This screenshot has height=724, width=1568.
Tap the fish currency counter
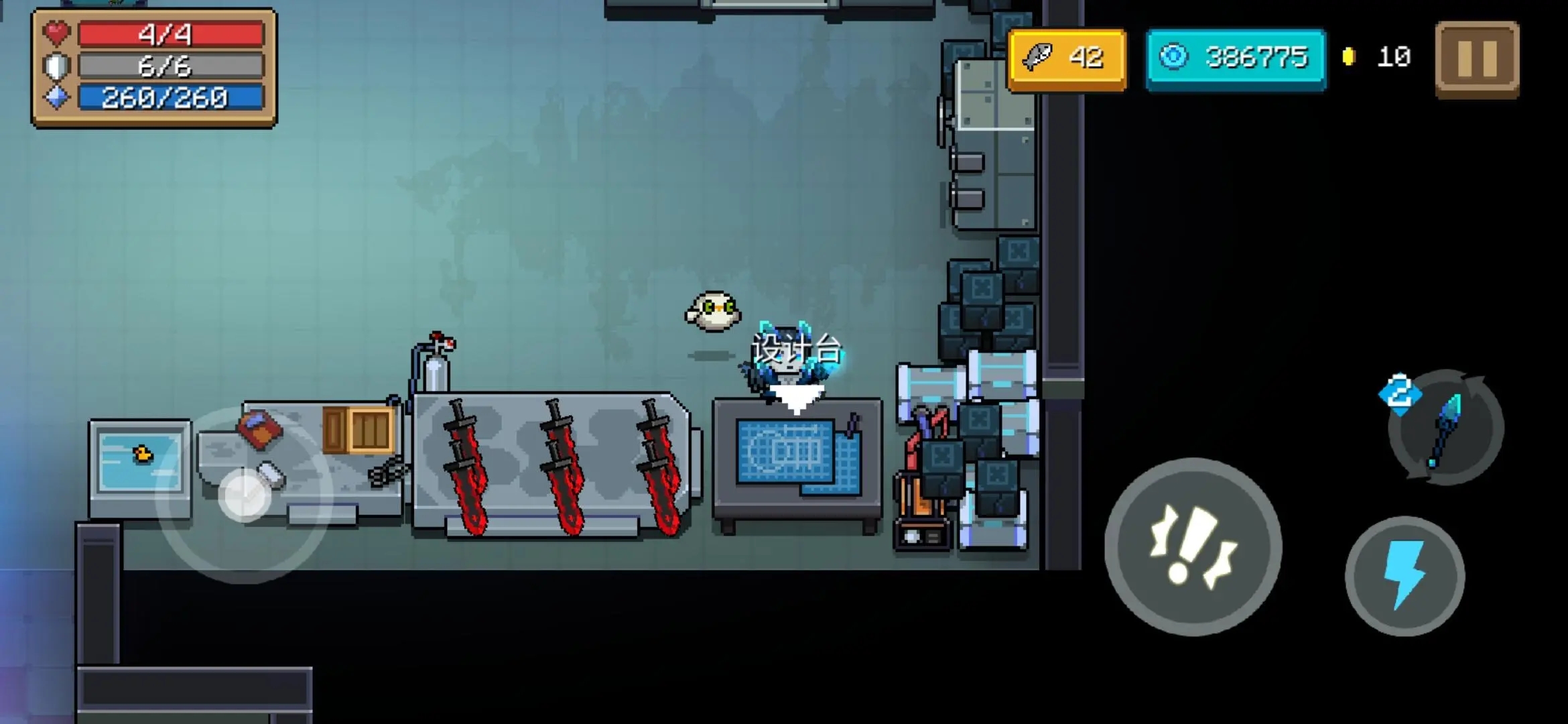1067,58
